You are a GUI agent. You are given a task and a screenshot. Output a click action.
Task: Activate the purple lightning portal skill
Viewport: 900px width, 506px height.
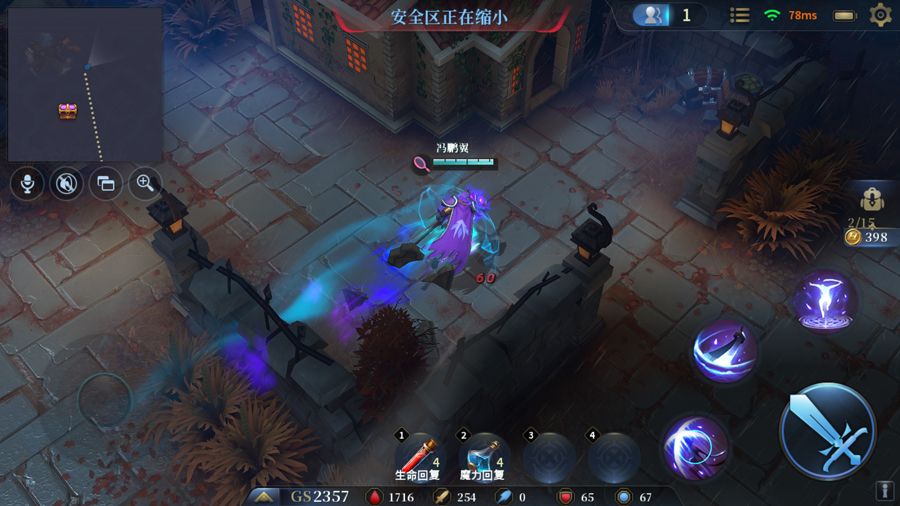pyautogui.click(x=825, y=299)
